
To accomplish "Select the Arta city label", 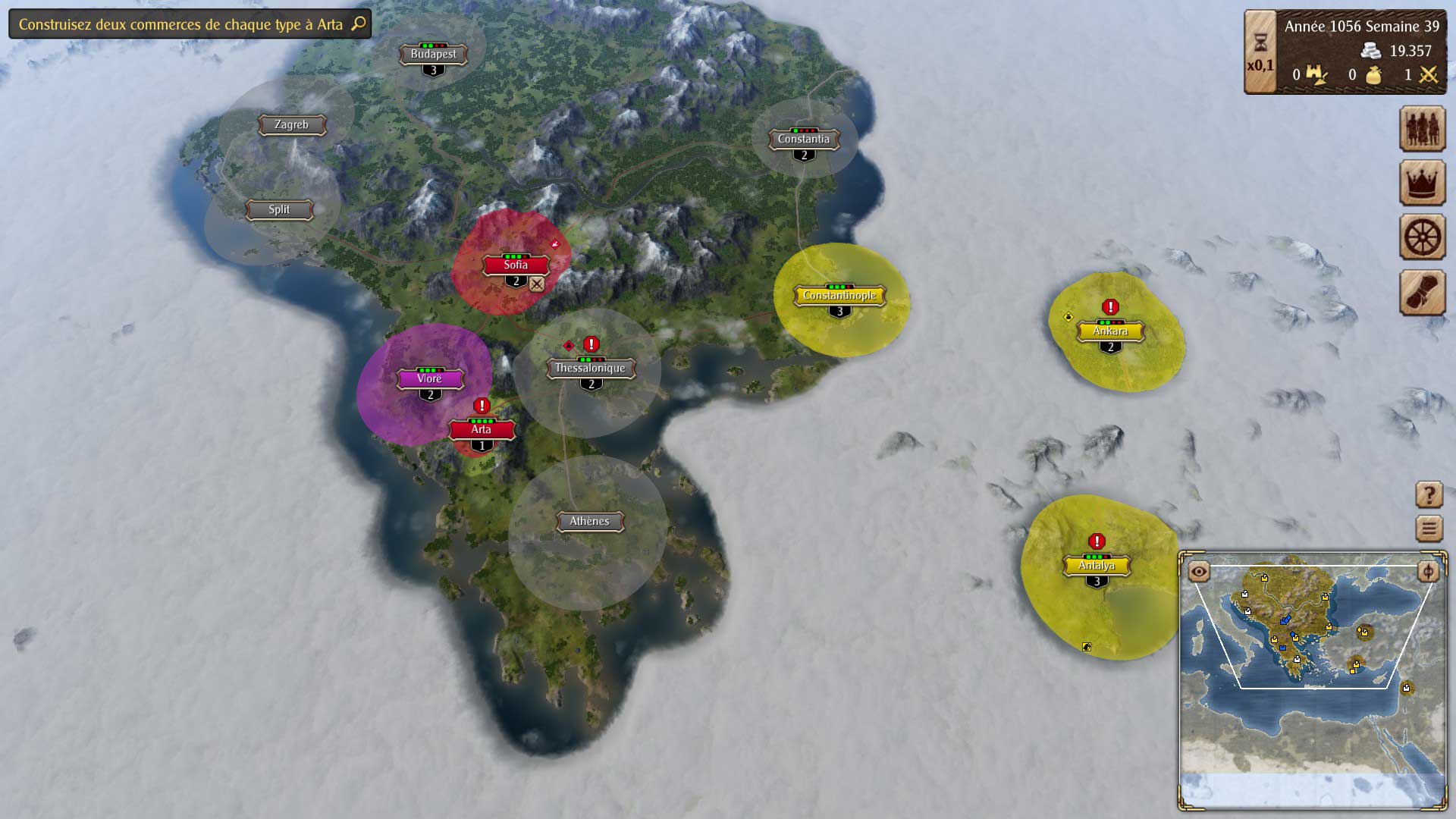I will pyautogui.click(x=482, y=429).
